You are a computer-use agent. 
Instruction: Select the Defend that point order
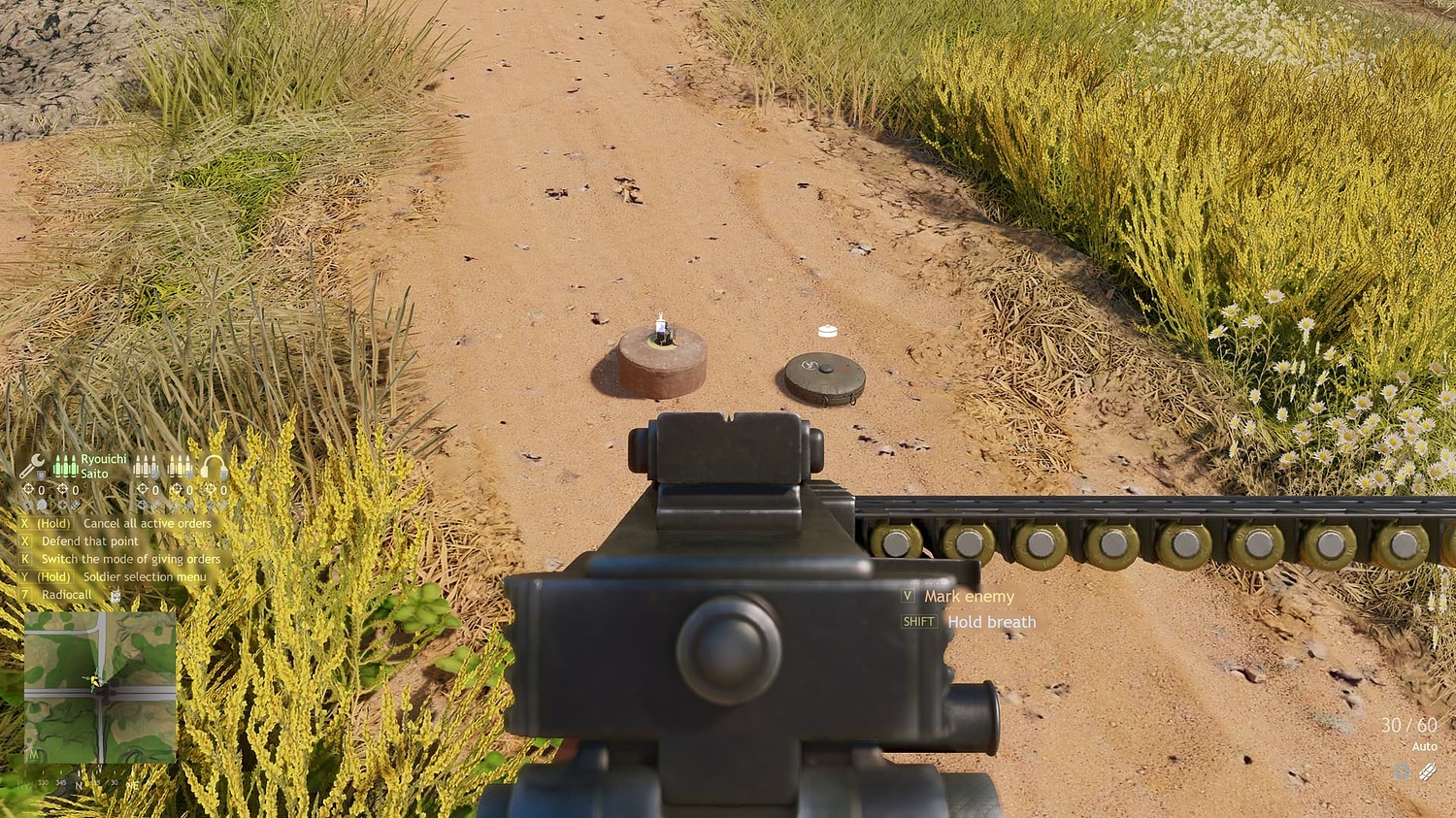pyautogui.click(x=90, y=540)
